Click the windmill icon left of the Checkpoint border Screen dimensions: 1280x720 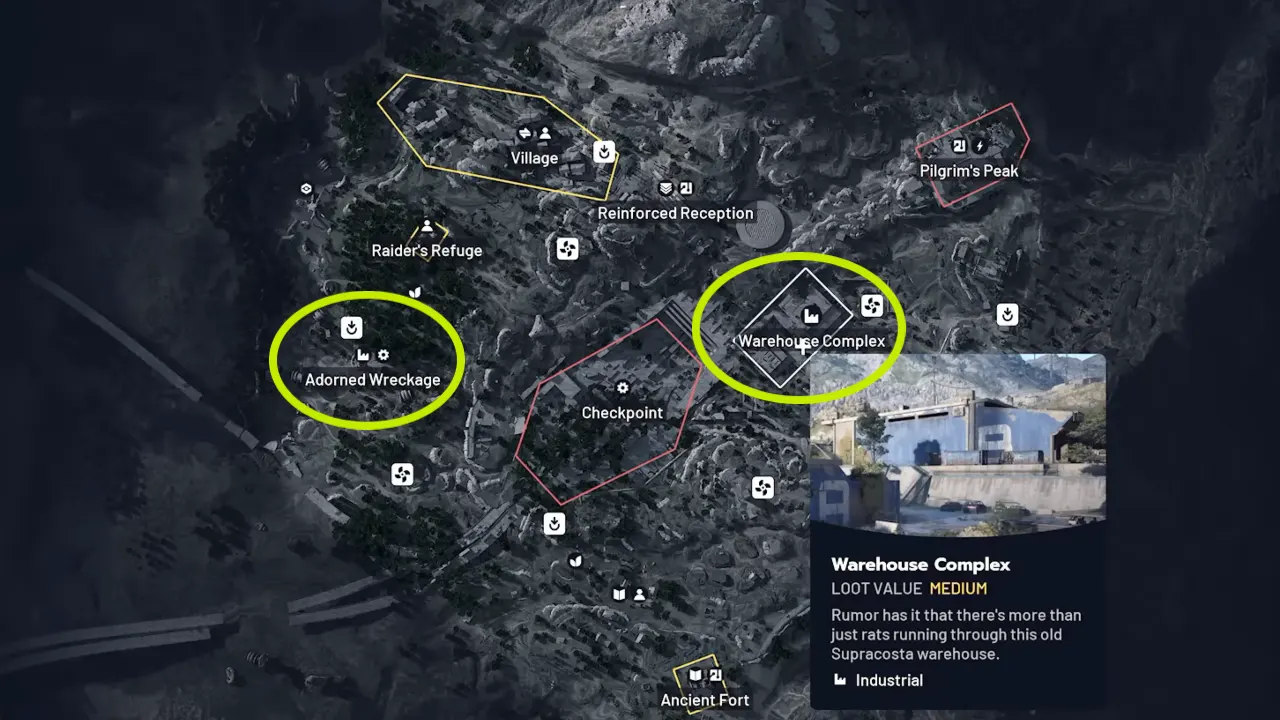click(x=402, y=474)
